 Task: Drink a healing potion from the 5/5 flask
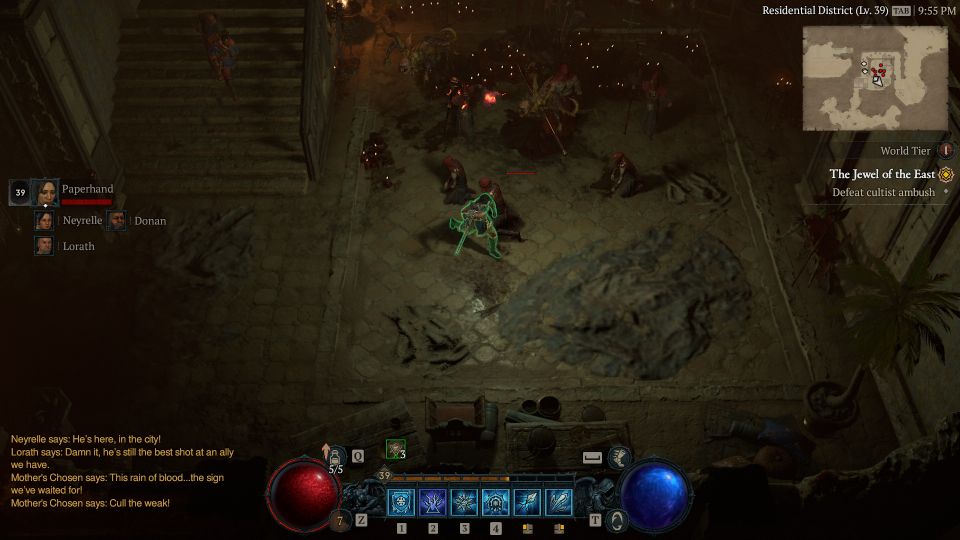pos(338,458)
